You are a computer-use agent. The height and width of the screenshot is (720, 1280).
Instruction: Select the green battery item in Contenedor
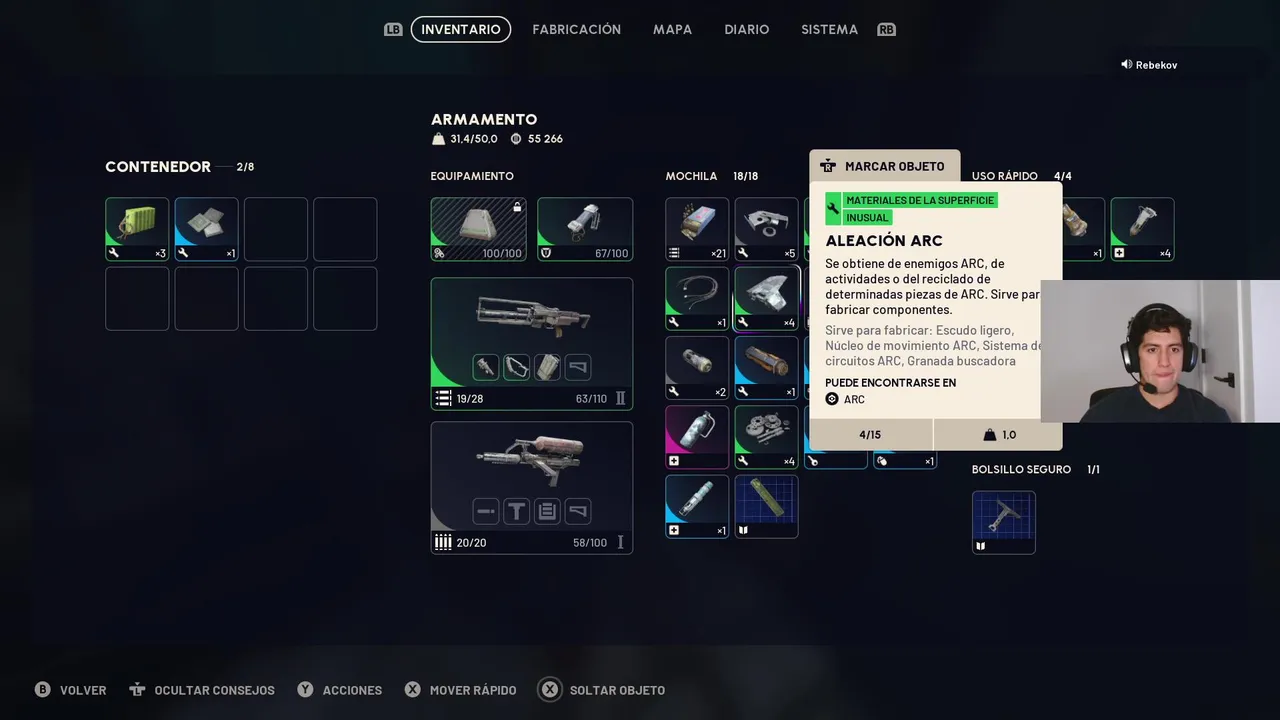(x=137, y=229)
